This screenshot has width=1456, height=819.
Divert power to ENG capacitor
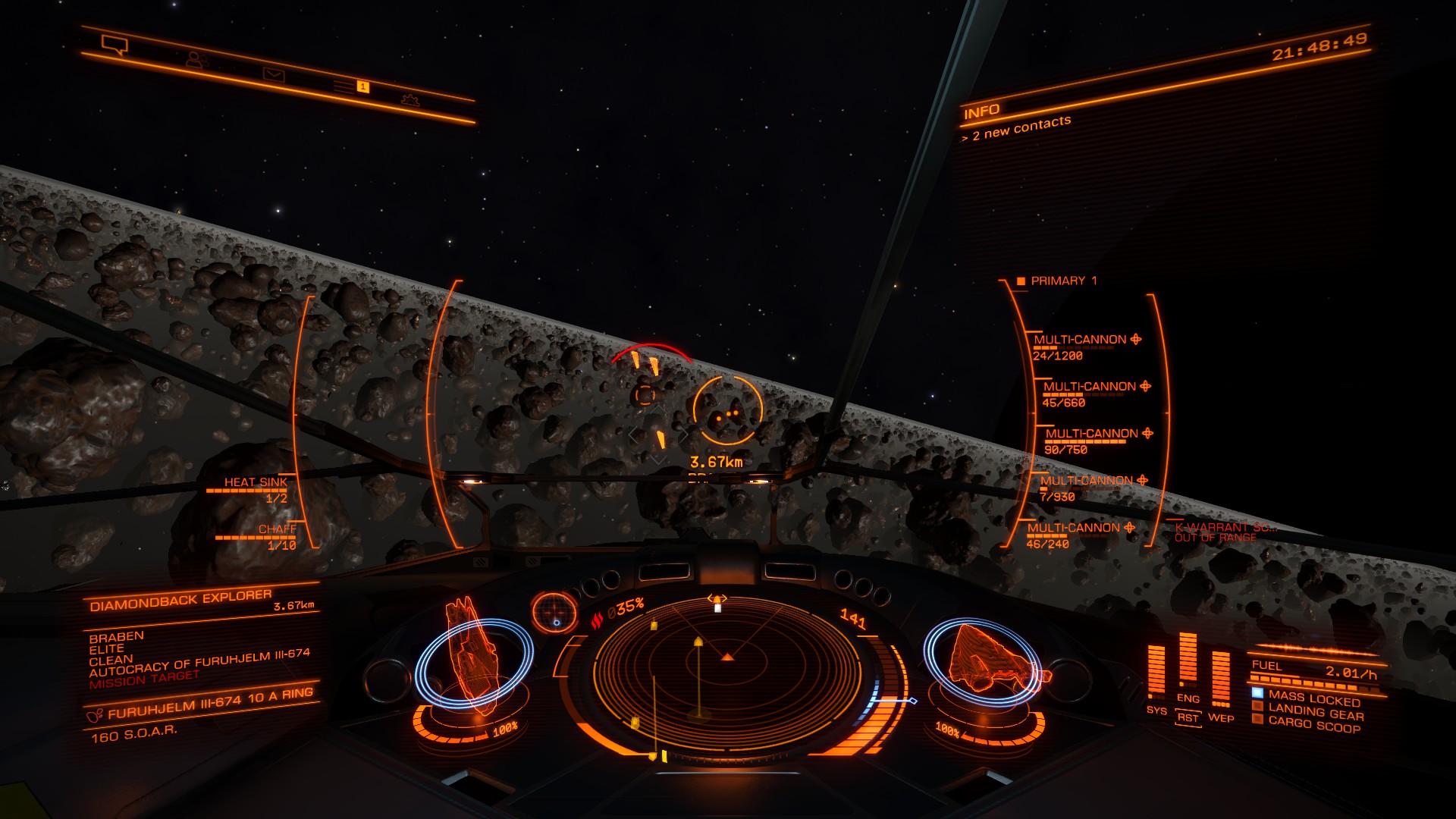(1188, 698)
